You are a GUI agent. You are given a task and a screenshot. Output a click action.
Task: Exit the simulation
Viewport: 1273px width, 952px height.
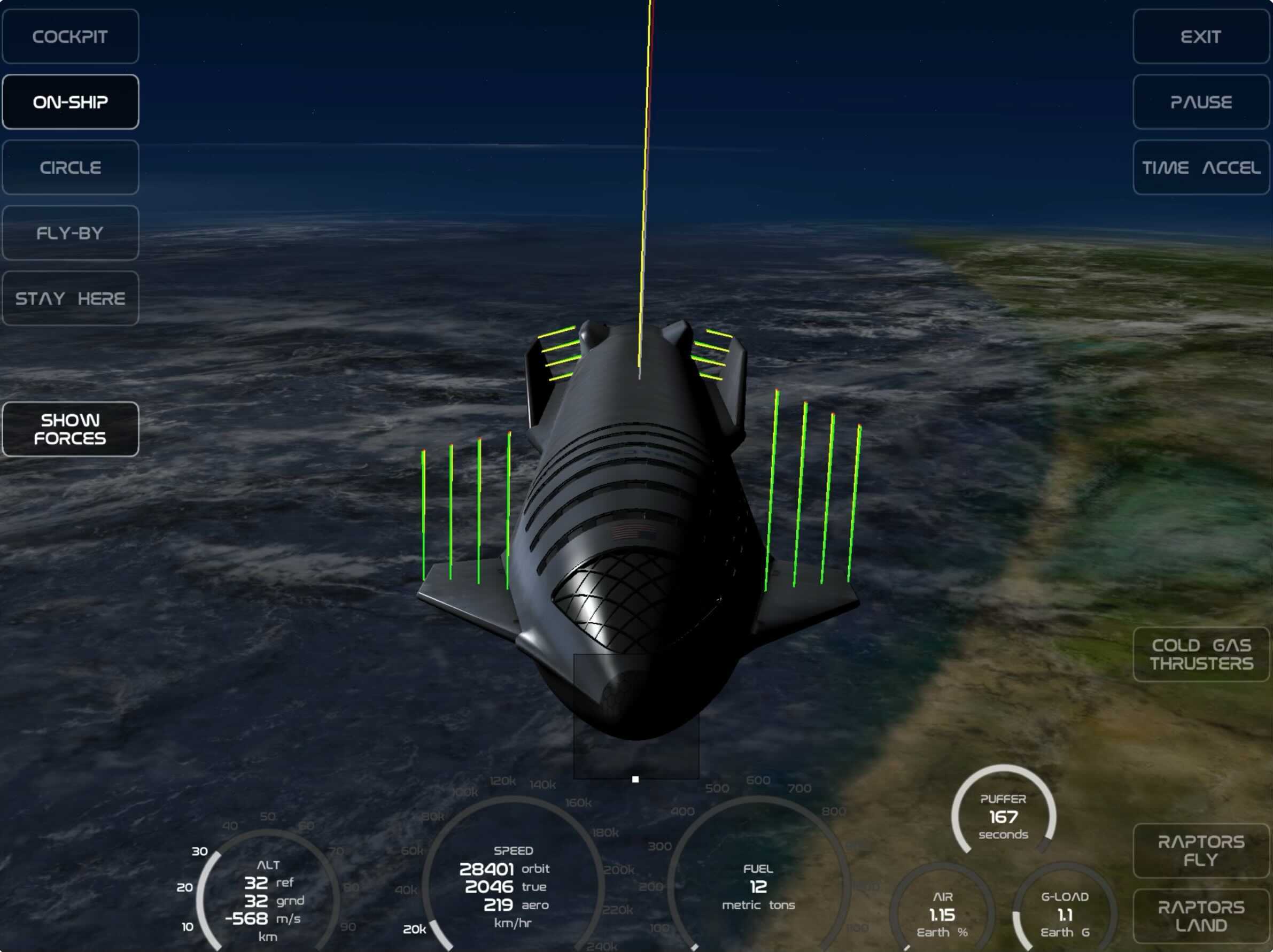click(x=1201, y=36)
